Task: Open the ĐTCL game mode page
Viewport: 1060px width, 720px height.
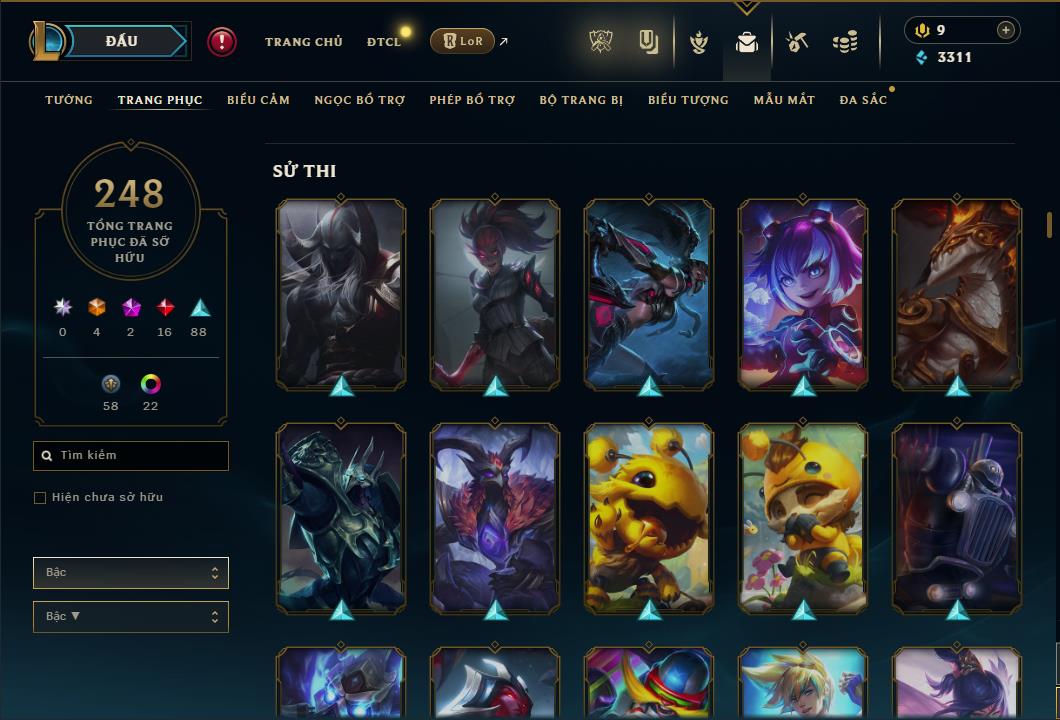Action: pyautogui.click(x=384, y=42)
